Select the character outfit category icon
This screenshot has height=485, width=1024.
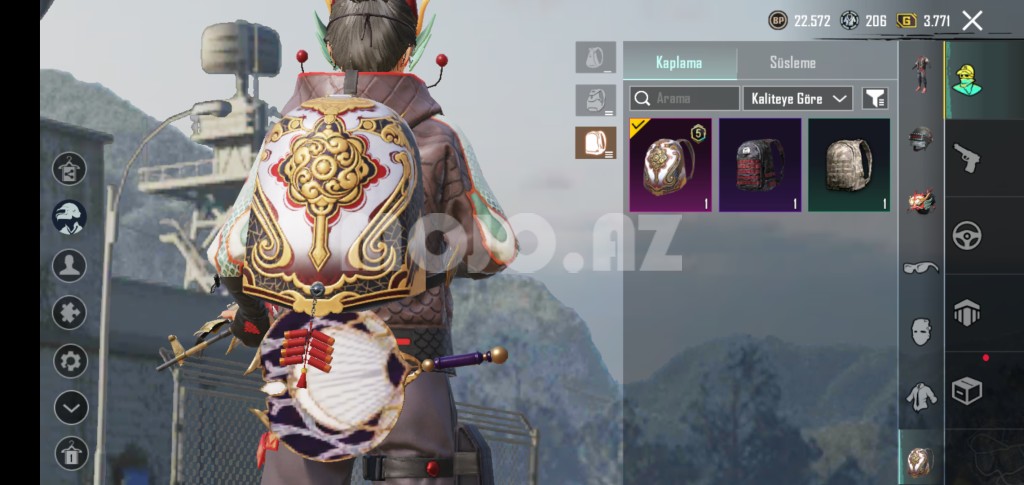(921, 73)
